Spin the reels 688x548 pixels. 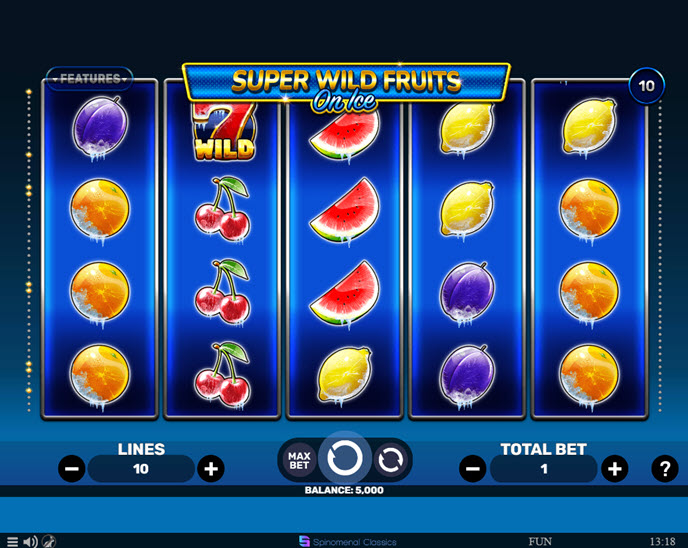point(344,459)
